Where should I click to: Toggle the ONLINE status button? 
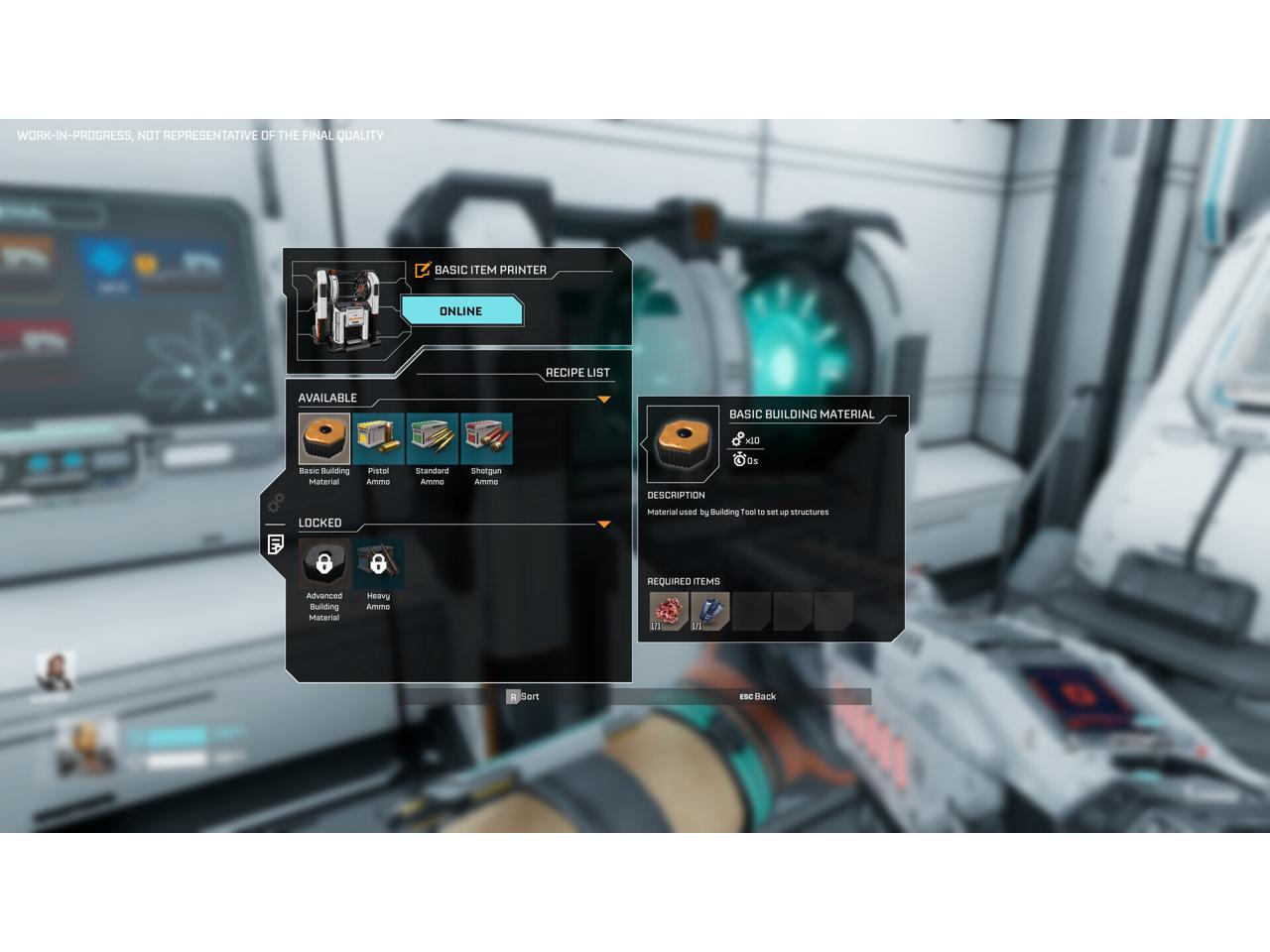(x=461, y=311)
